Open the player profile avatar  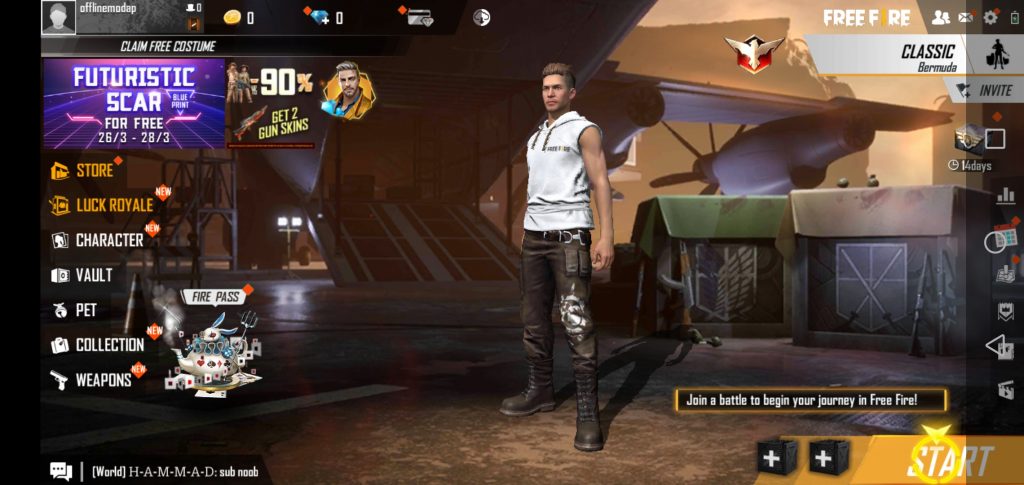tap(58, 17)
